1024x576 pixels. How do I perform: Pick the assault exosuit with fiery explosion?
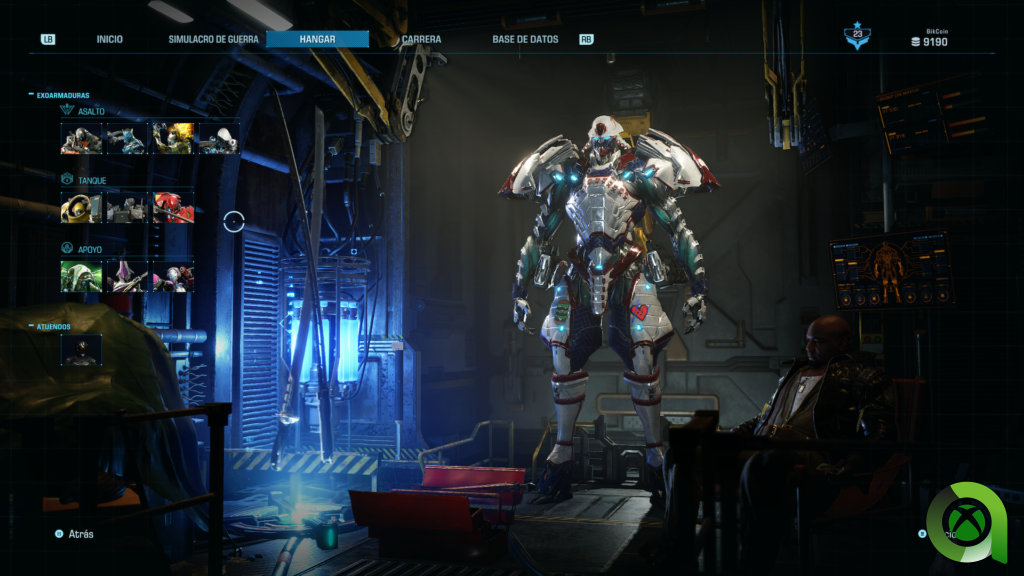[172, 138]
